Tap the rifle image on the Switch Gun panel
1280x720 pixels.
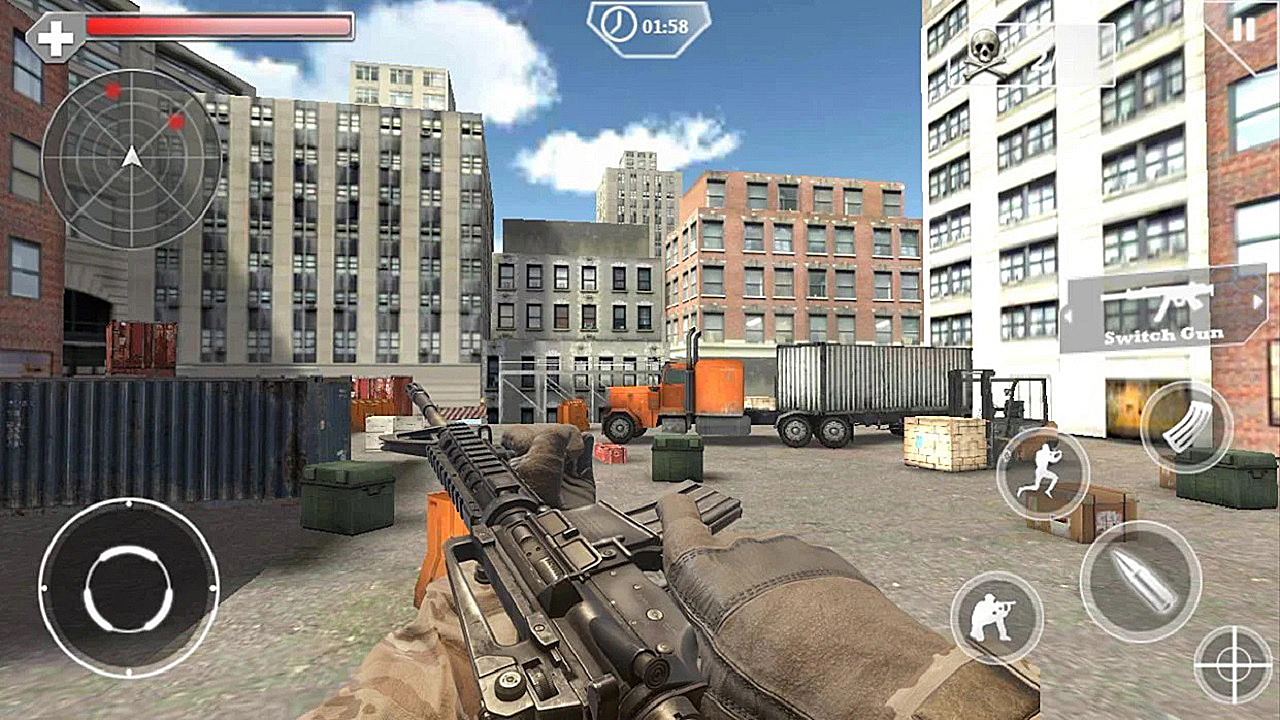pyautogui.click(x=1160, y=300)
